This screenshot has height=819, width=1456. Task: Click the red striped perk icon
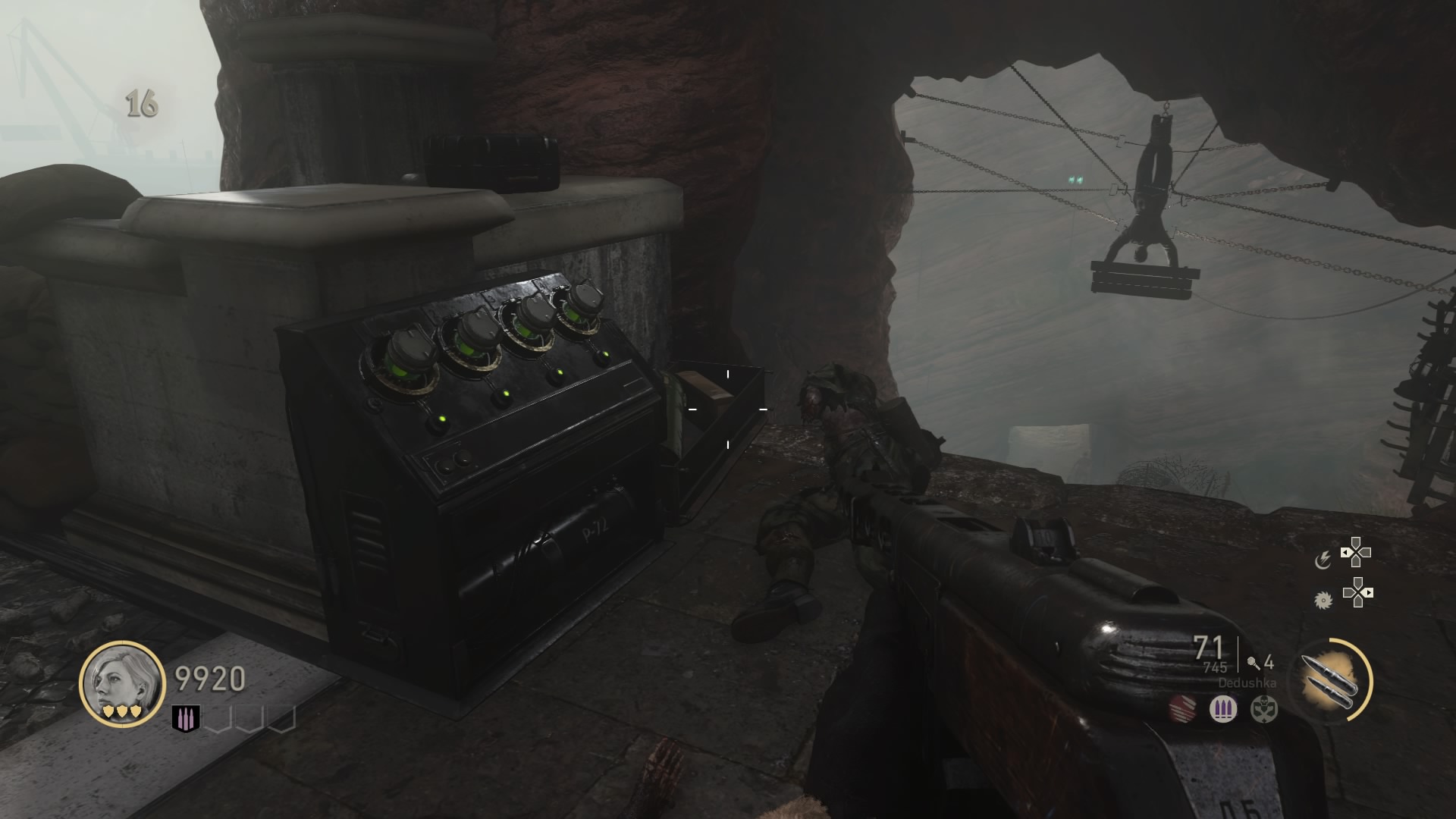(x=1182, y=709)
